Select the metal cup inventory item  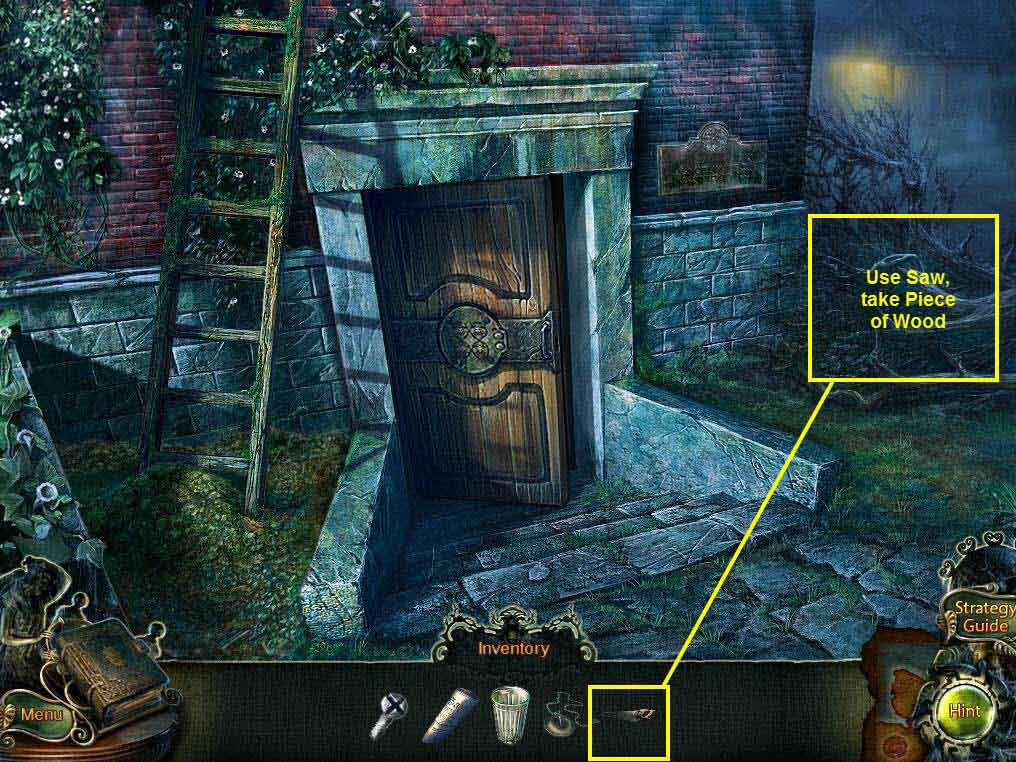click(509, 714)
